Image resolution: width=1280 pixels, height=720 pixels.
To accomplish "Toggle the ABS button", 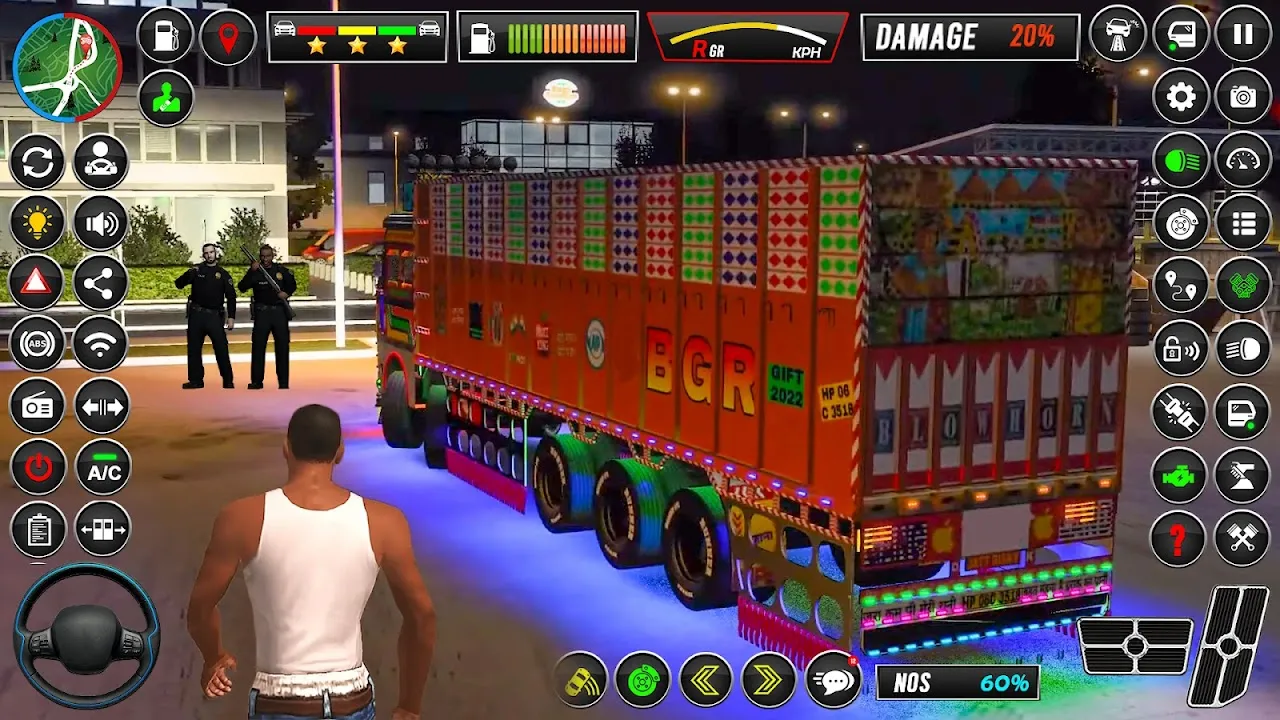I will [38, 345].
